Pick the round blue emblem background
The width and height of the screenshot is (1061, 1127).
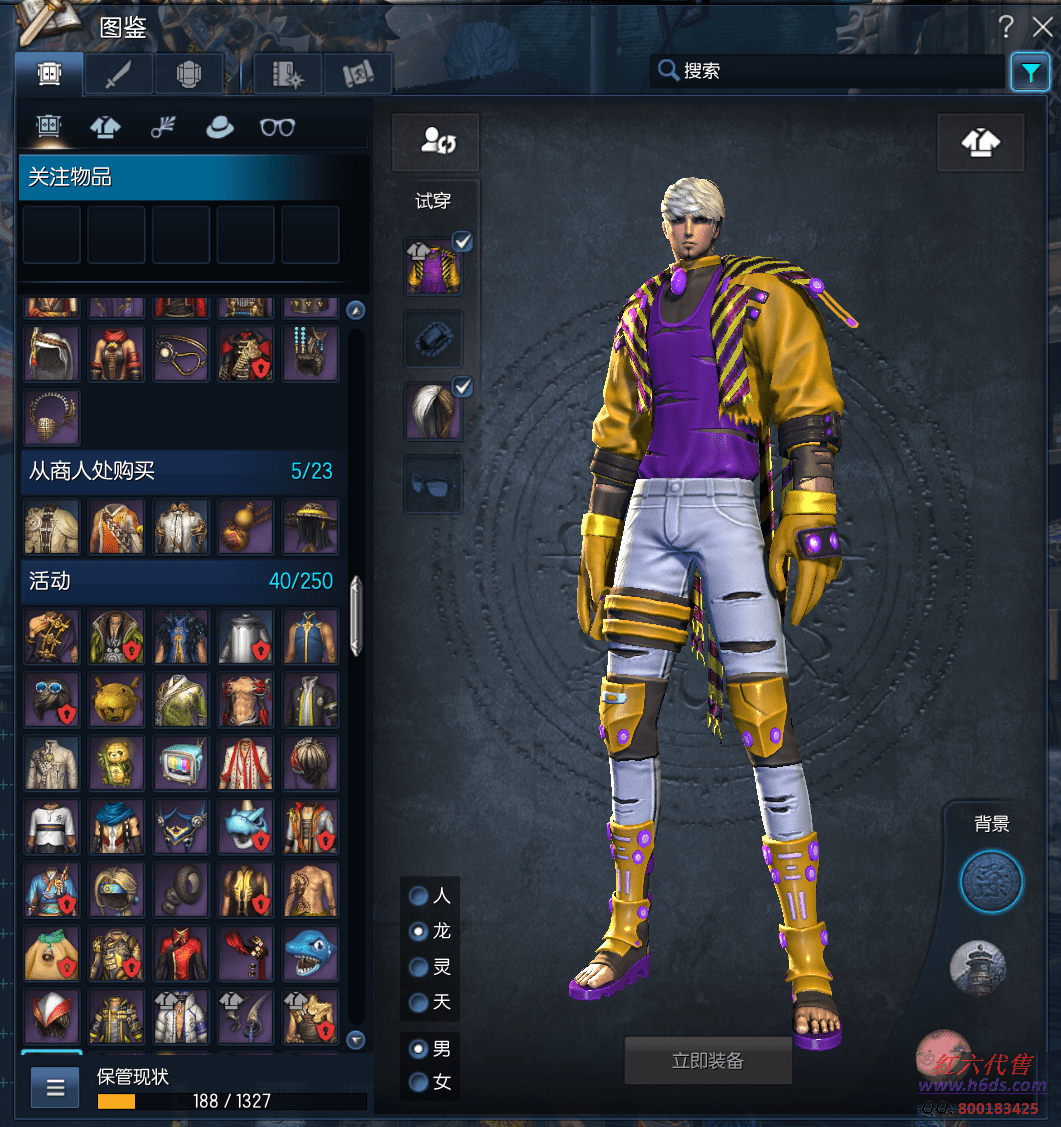point(991,883)
